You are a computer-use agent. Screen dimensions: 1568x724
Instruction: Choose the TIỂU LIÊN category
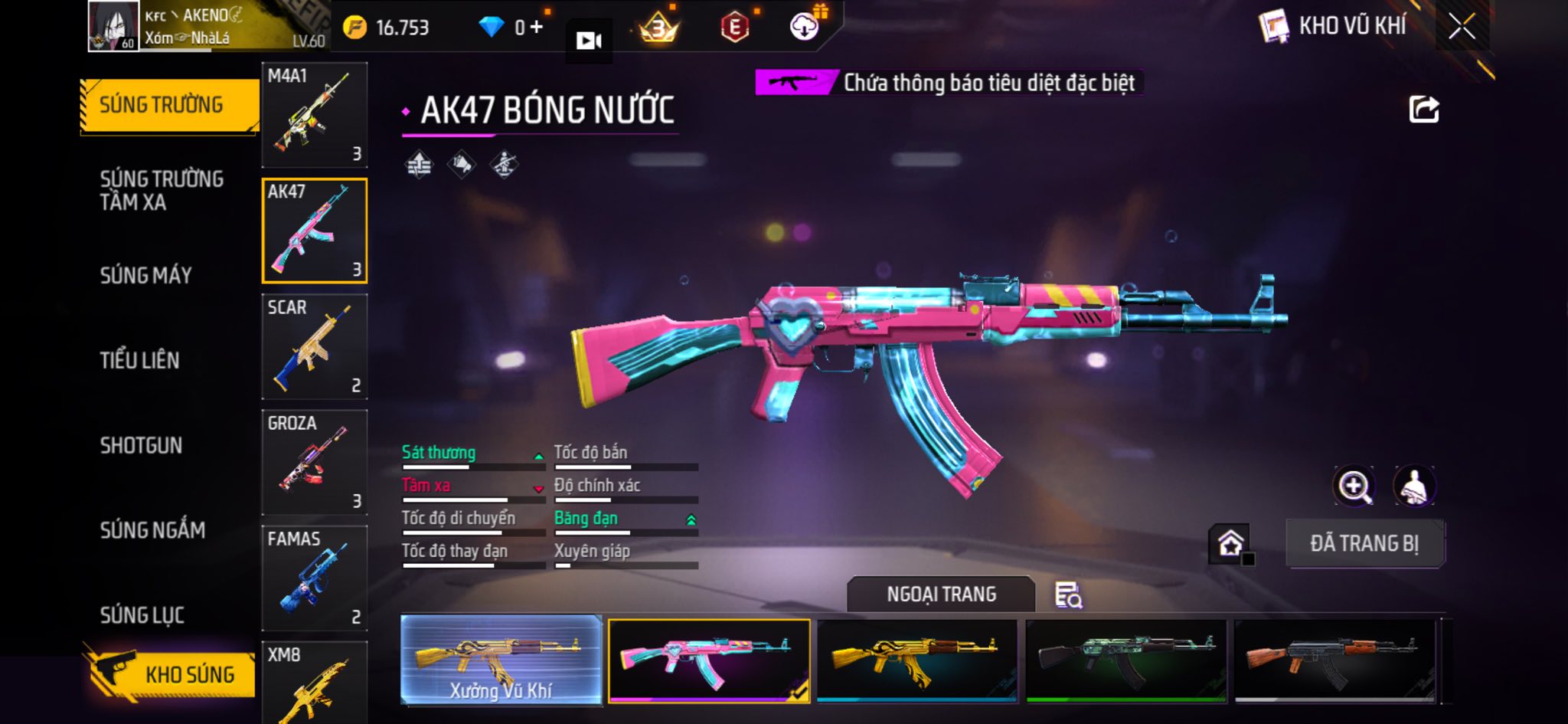(139, 360)
